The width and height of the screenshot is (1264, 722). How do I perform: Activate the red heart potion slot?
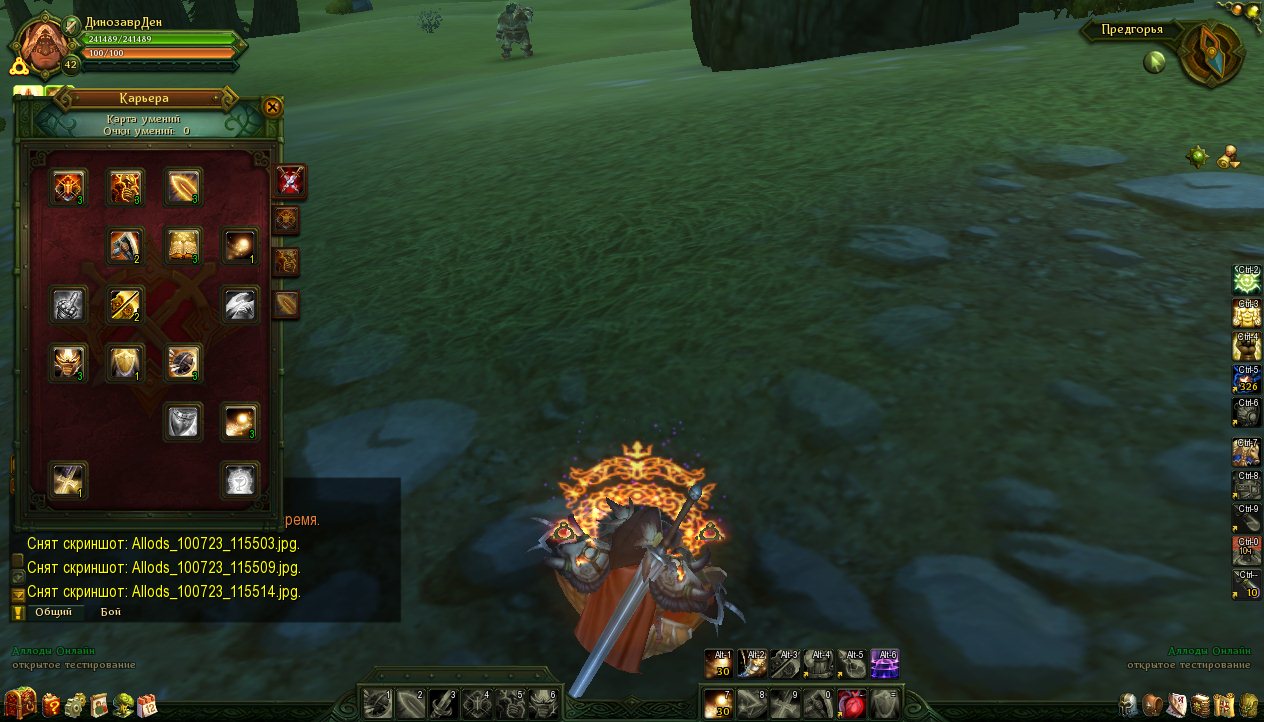pos(851,703)
